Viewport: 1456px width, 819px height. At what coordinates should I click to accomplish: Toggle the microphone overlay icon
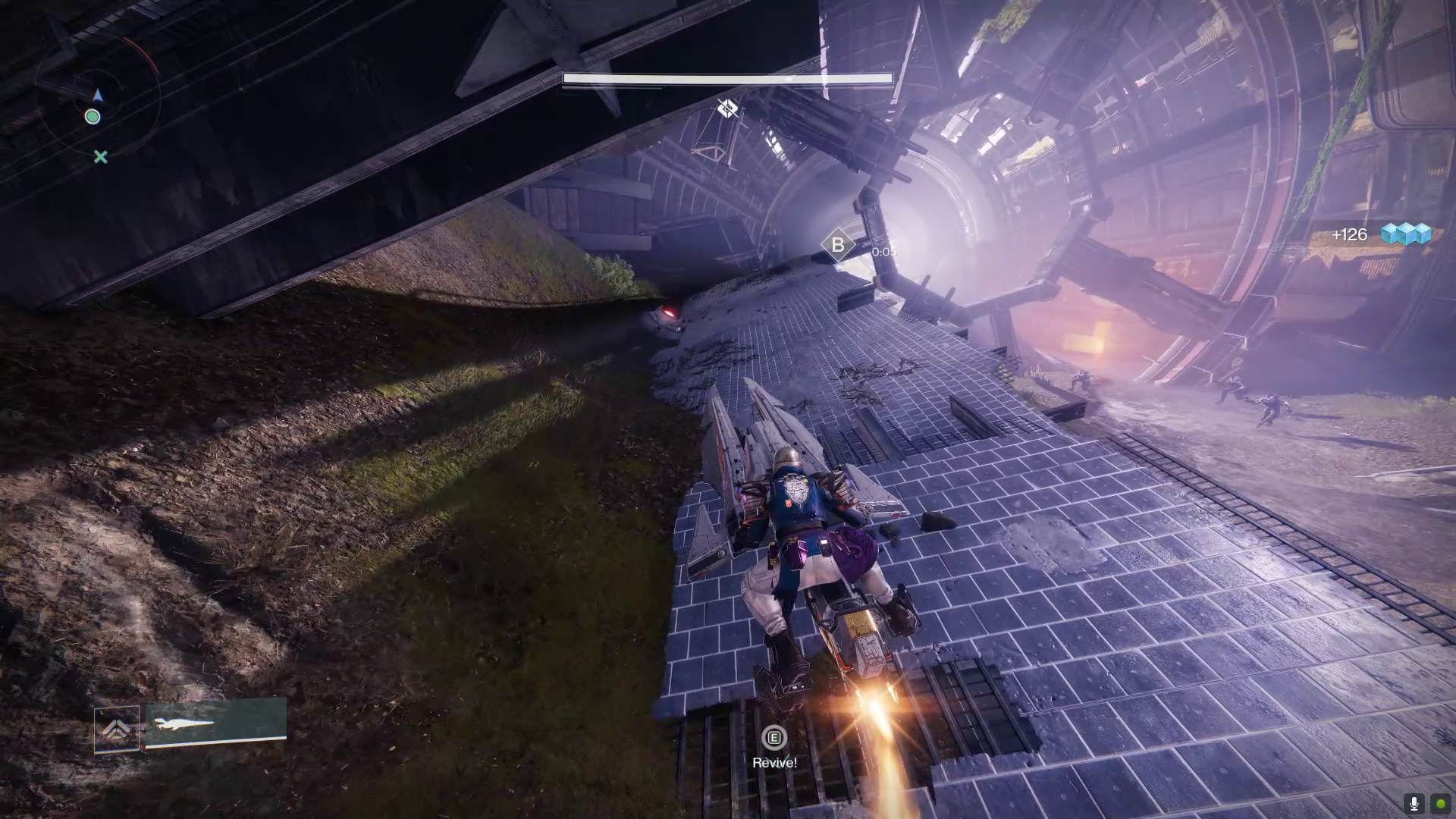(1414, 803)
